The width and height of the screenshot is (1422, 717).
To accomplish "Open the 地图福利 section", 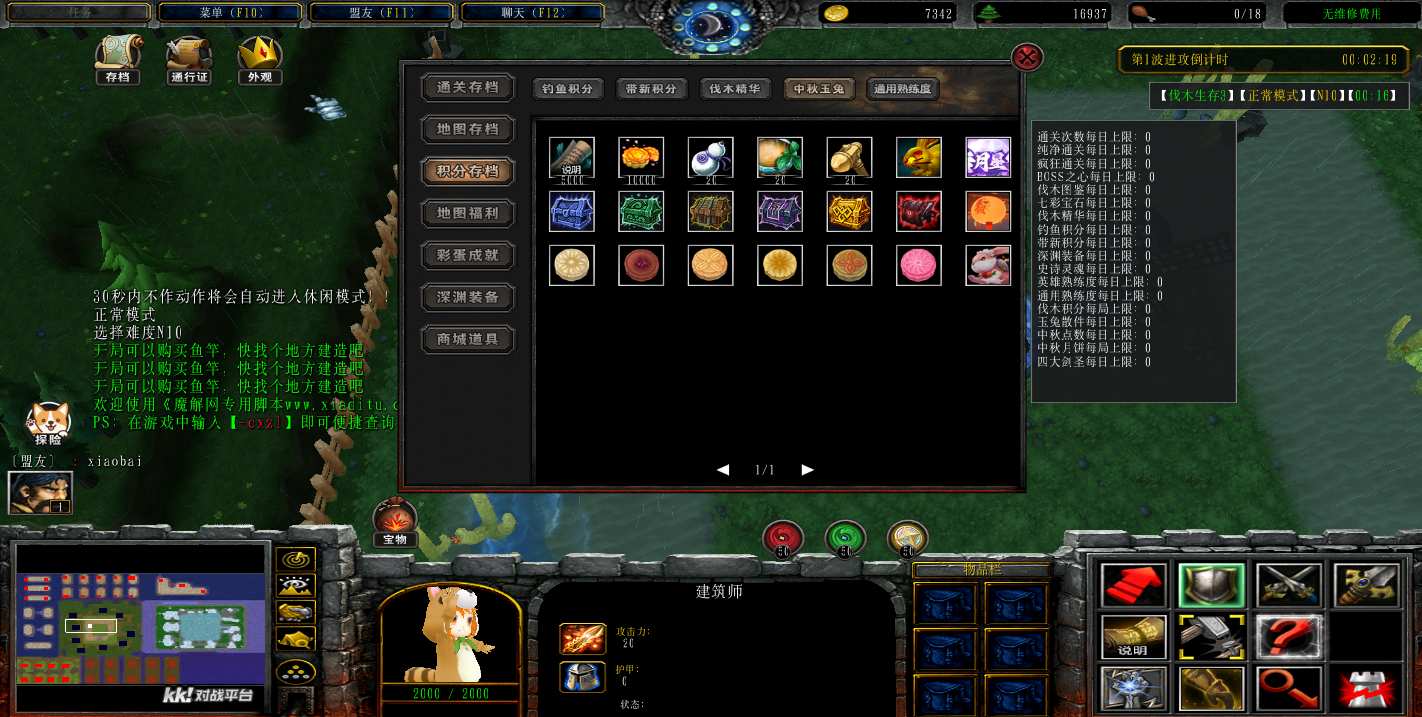I will [x=467, y=213].
